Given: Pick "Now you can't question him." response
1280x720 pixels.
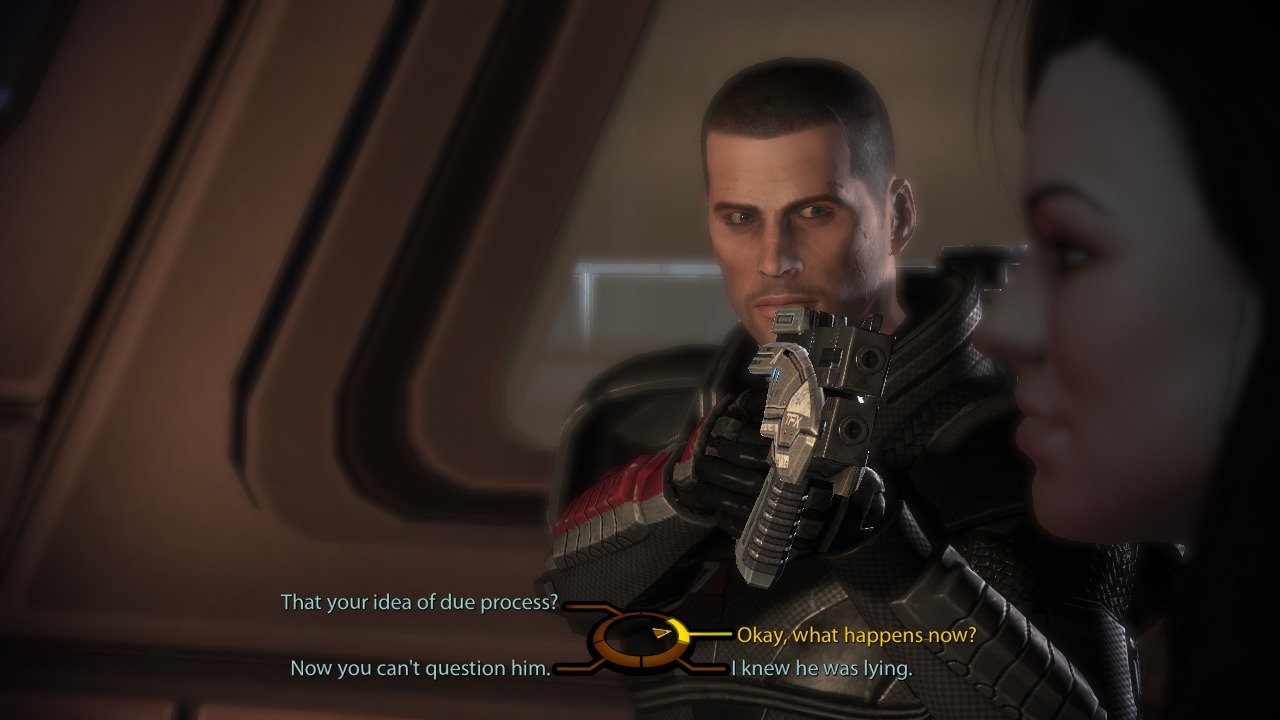Looking at the screenshot, I should (x=420, y=668).
